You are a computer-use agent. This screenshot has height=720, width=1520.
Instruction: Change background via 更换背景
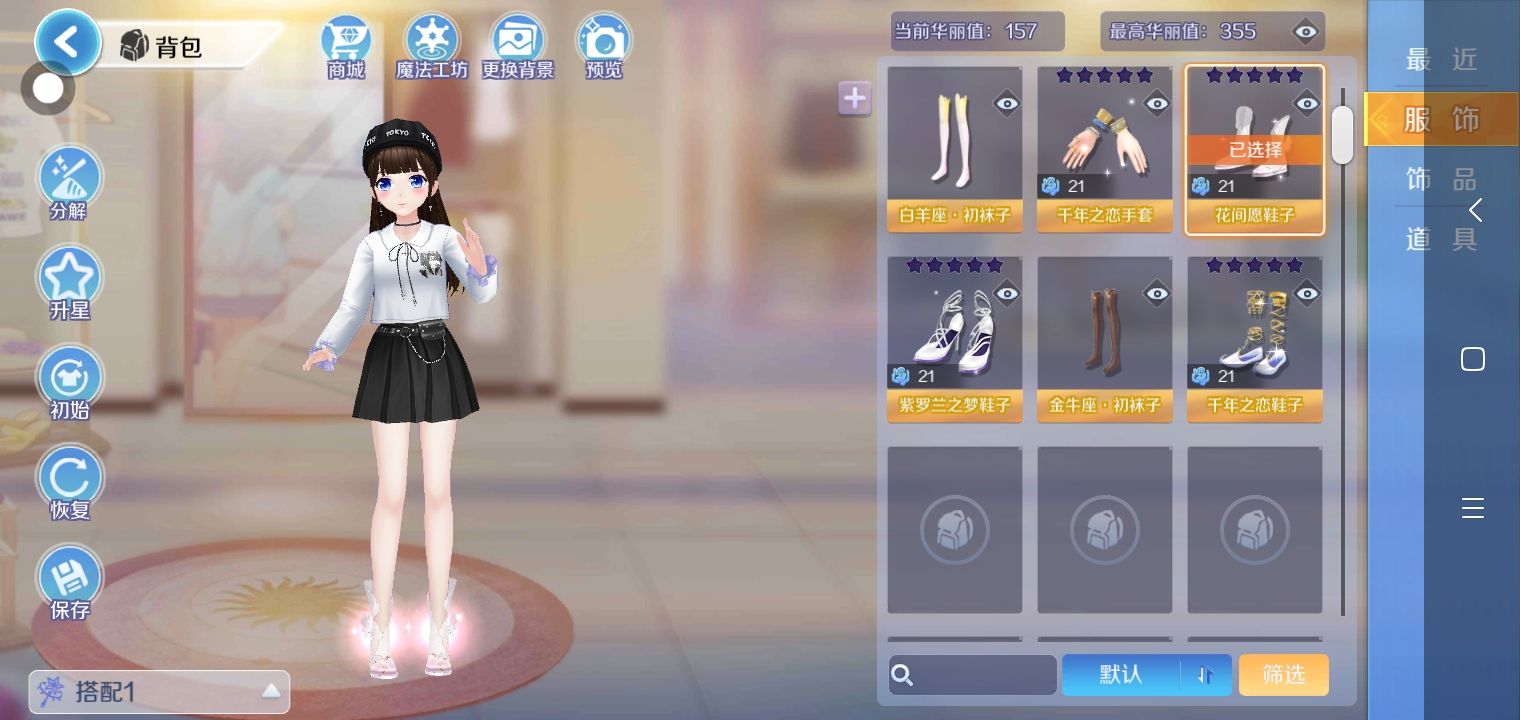click(517, 46)
